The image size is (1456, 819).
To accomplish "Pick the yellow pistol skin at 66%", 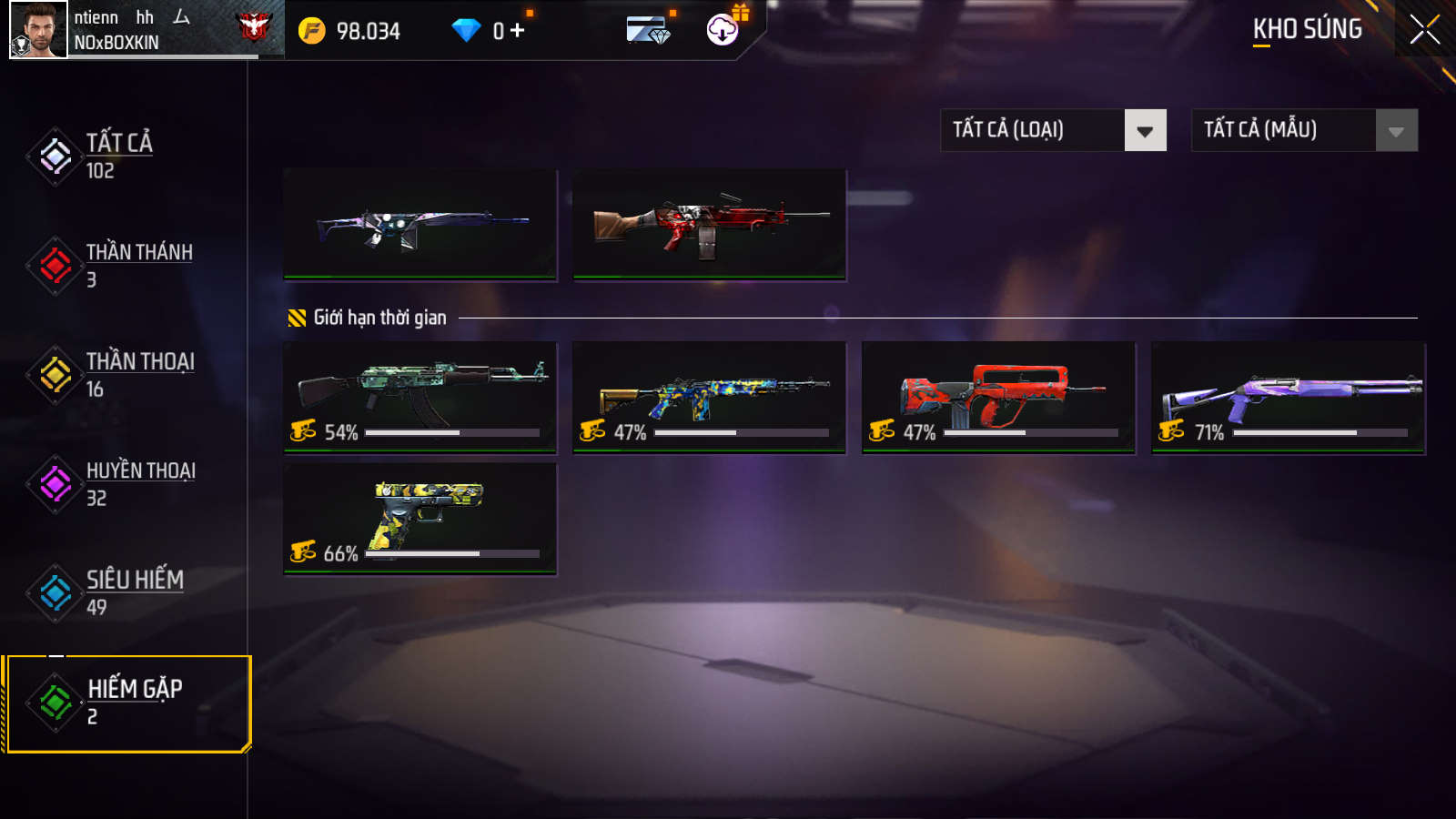I will pyautogui.click(x=420, y=519).
